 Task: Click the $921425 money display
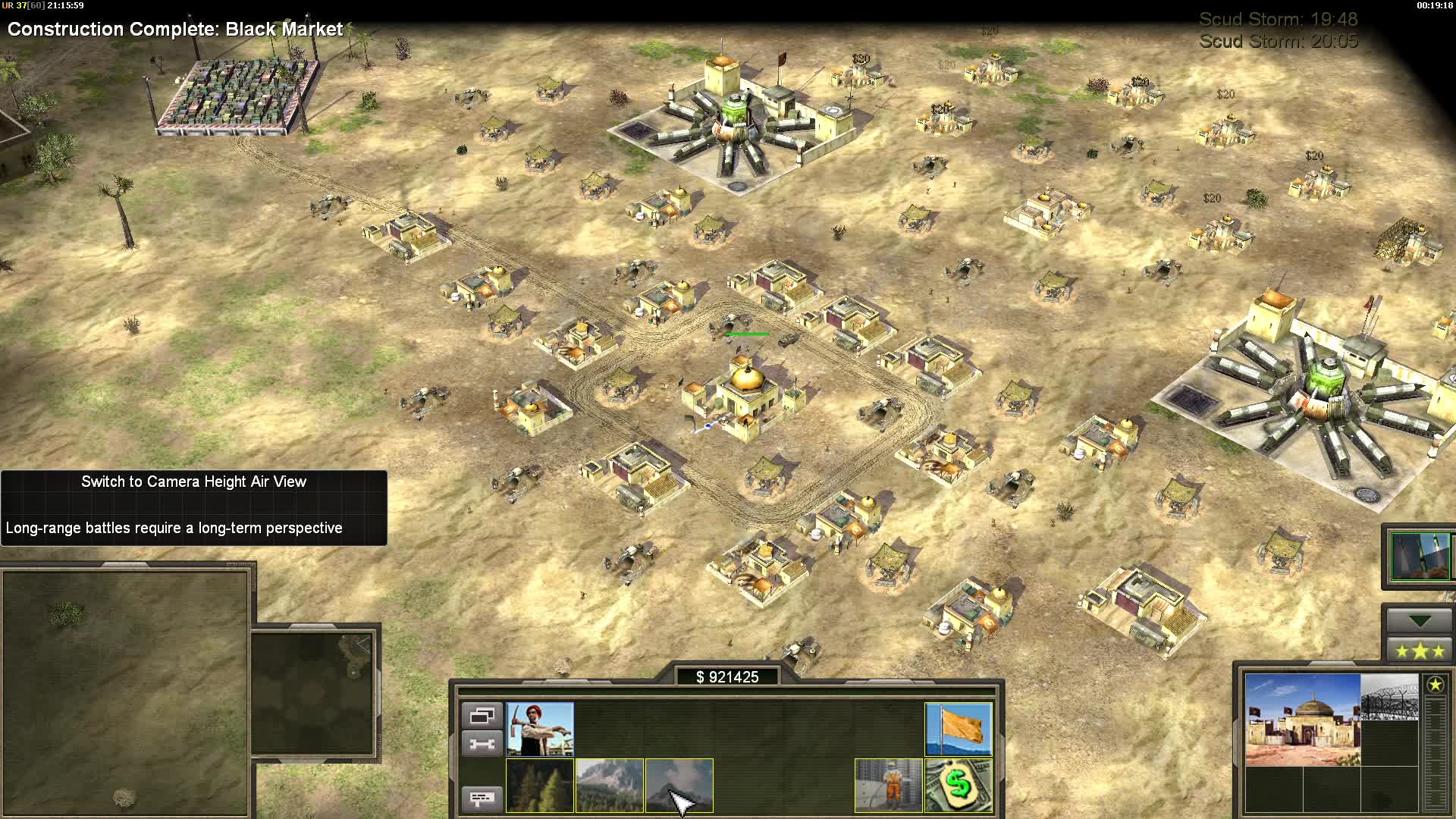coord(728,677)
